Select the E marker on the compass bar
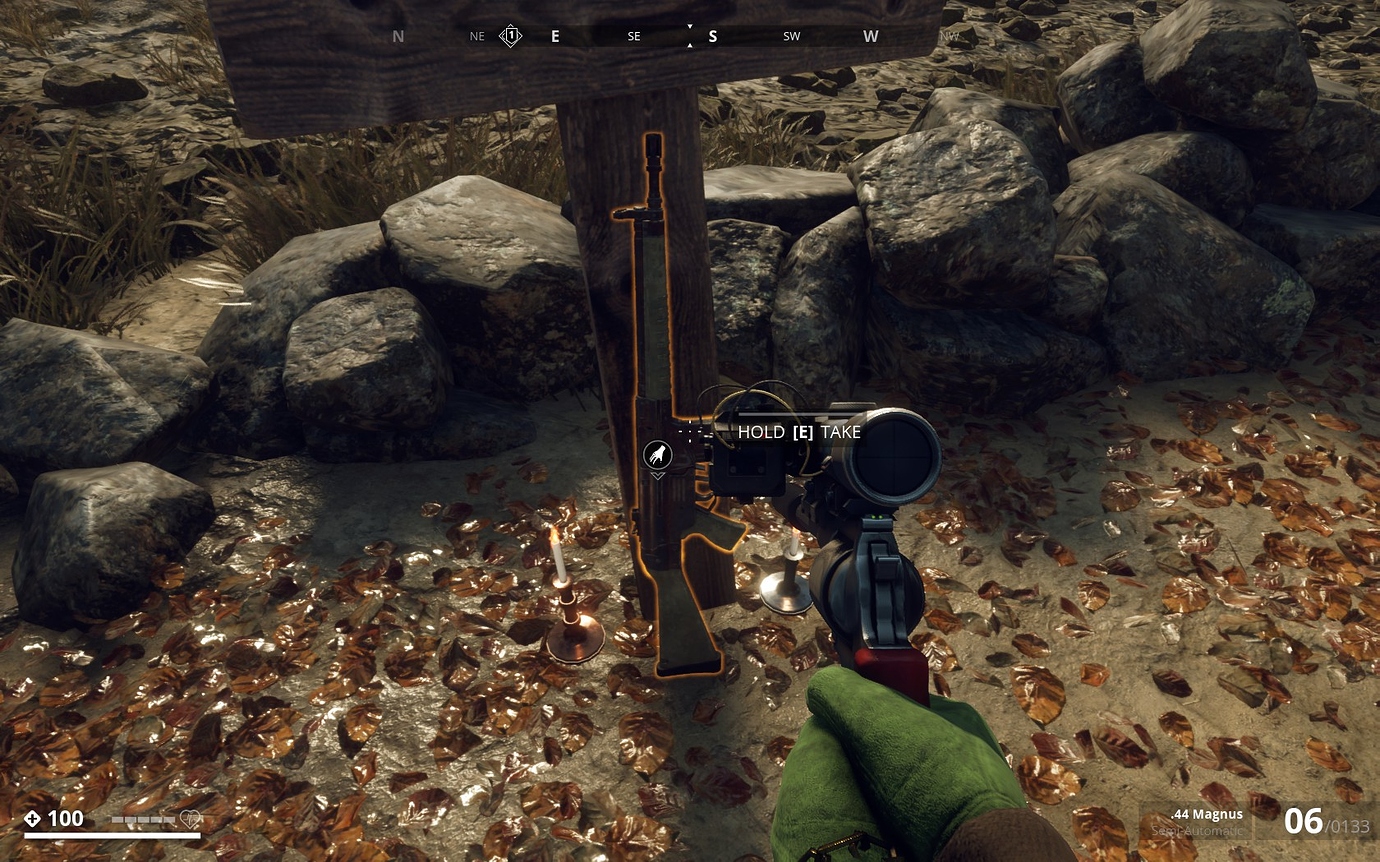 pos(555,35)
